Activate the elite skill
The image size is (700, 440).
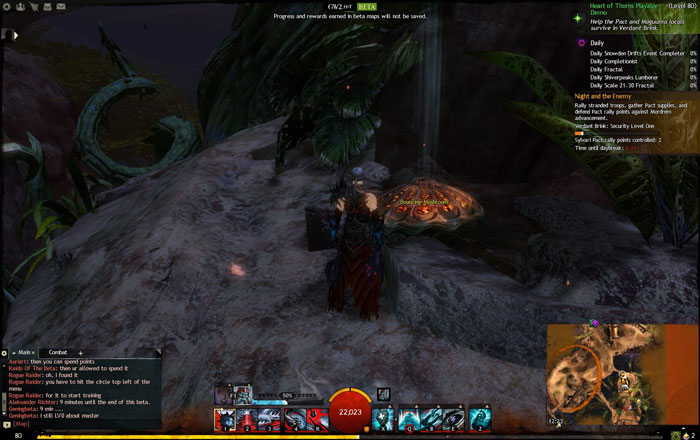[481, 418]
